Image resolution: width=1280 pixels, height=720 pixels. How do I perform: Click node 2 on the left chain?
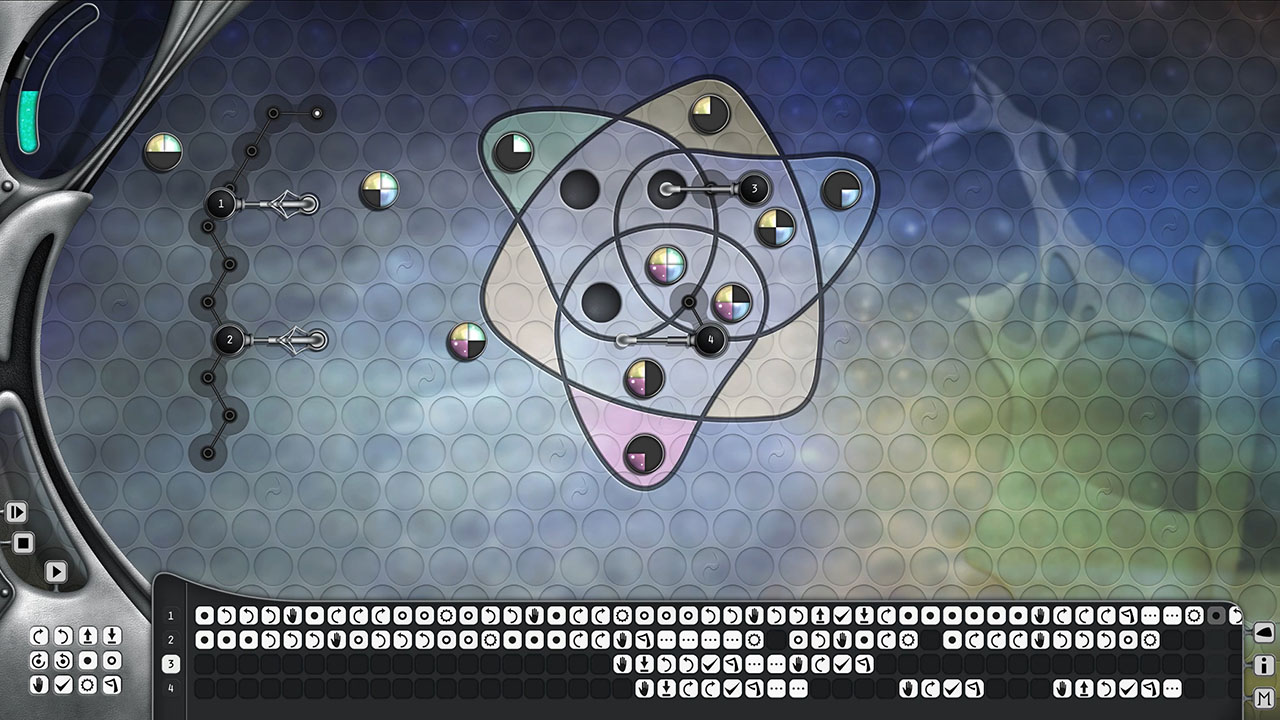[x=230, y=340]
